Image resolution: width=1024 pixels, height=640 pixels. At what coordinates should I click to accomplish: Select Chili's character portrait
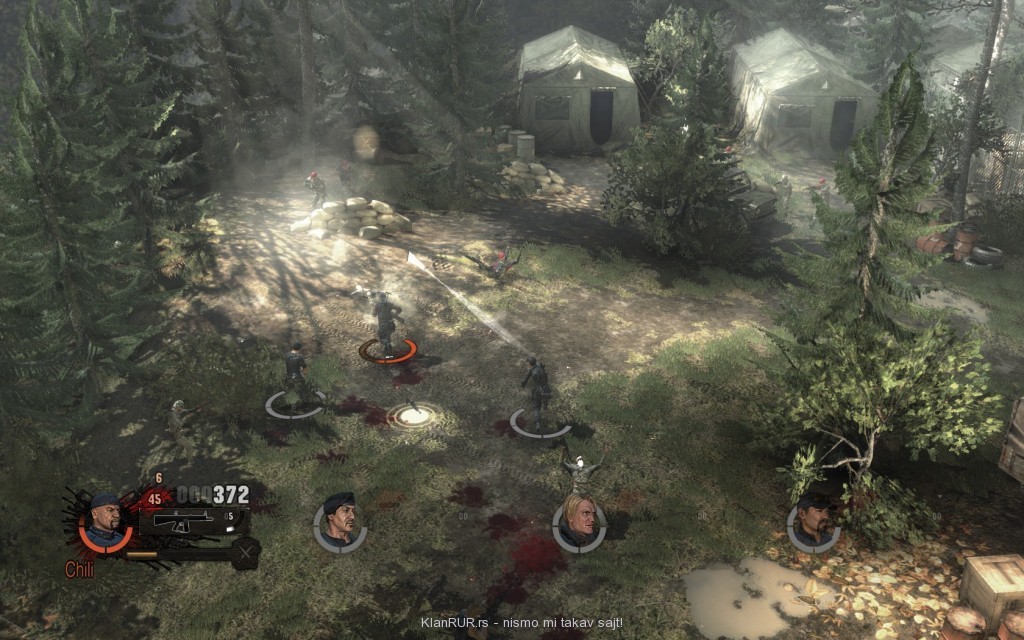point(104,522)
